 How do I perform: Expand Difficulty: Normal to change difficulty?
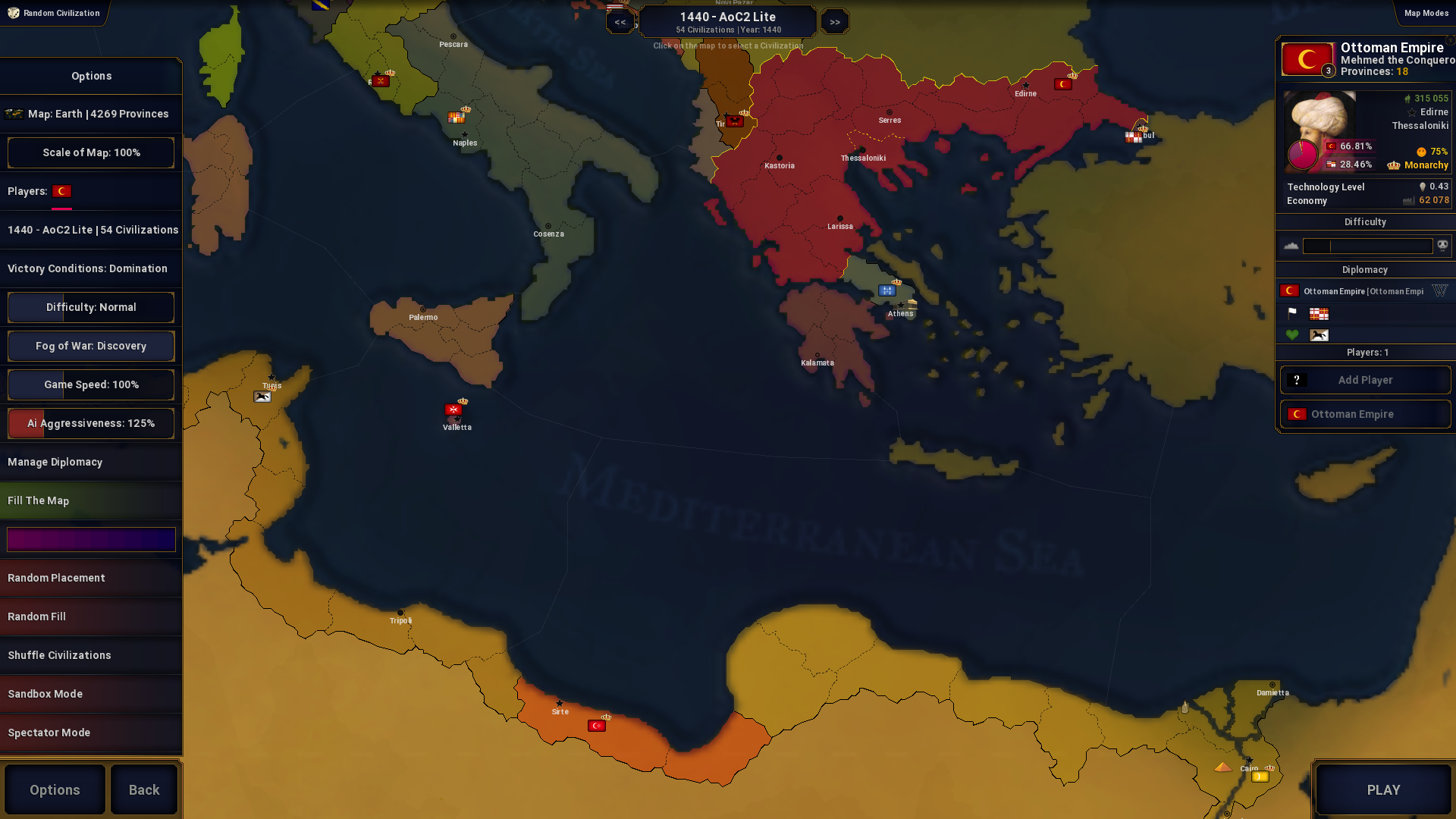pos(91,307)
